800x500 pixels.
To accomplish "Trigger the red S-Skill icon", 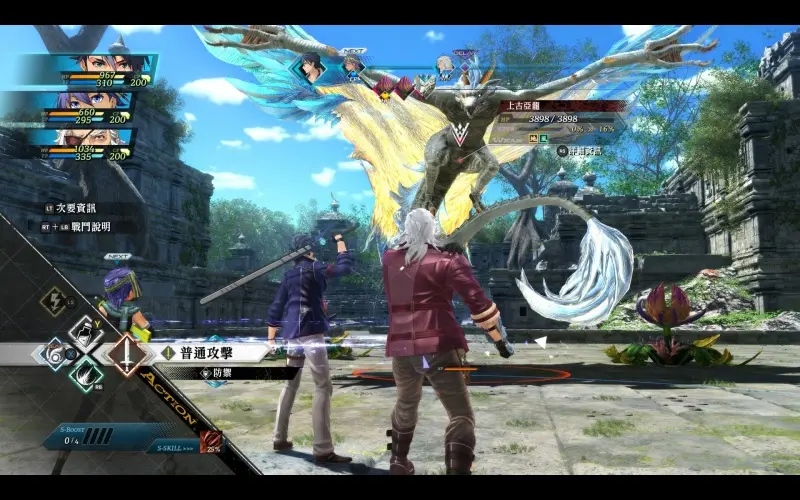I will tap(210, 439).
